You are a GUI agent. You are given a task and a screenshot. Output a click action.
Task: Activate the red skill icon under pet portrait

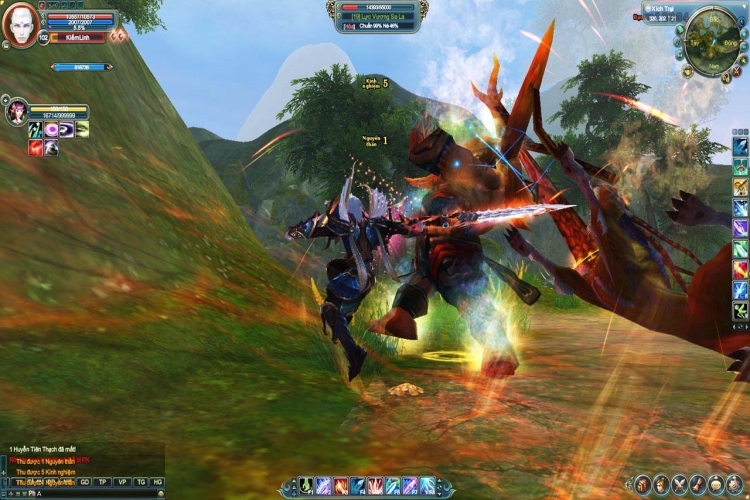tap(35, 148)
